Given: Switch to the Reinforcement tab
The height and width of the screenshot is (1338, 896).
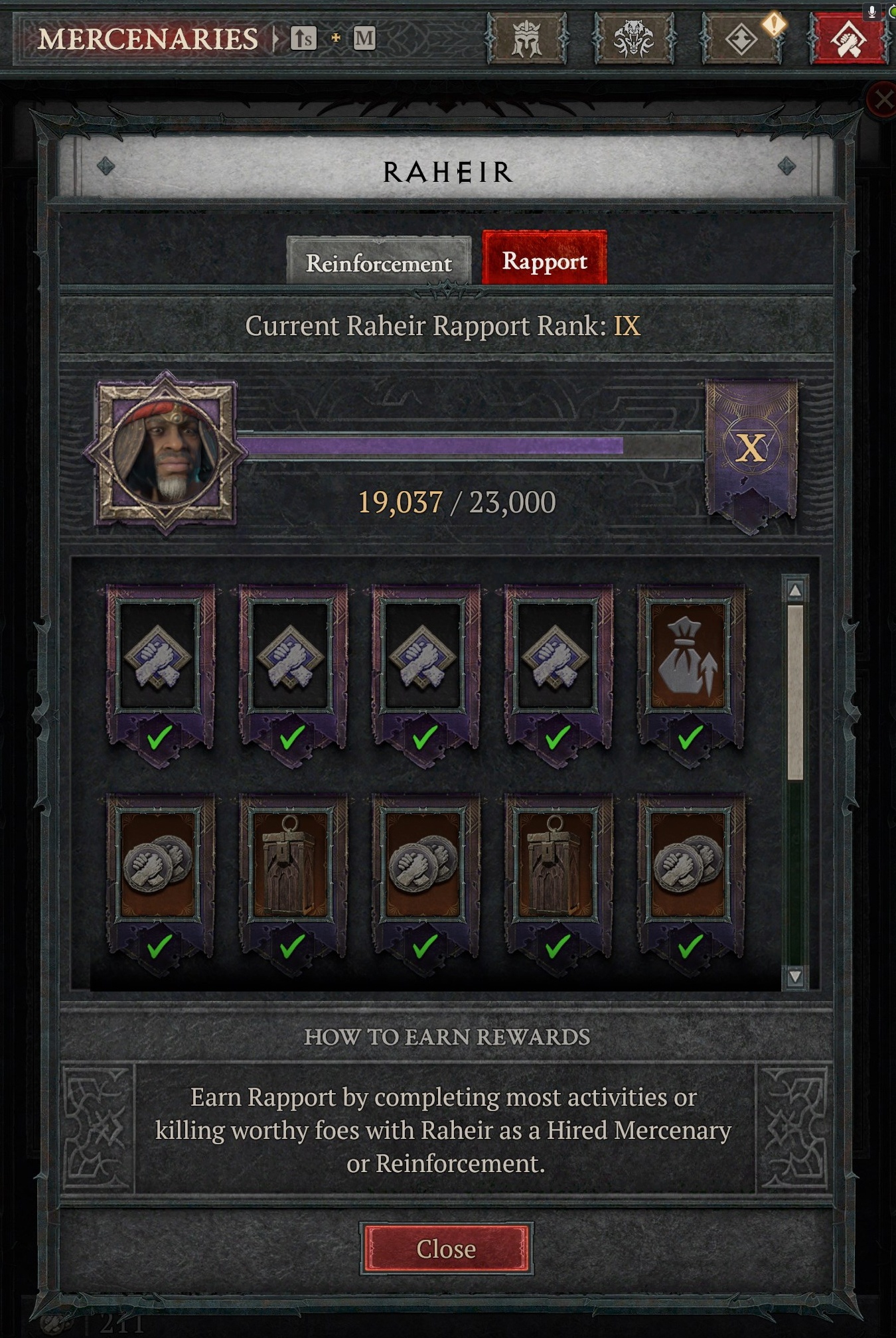Looking at the screenshot, I should [x=379, y=262].
